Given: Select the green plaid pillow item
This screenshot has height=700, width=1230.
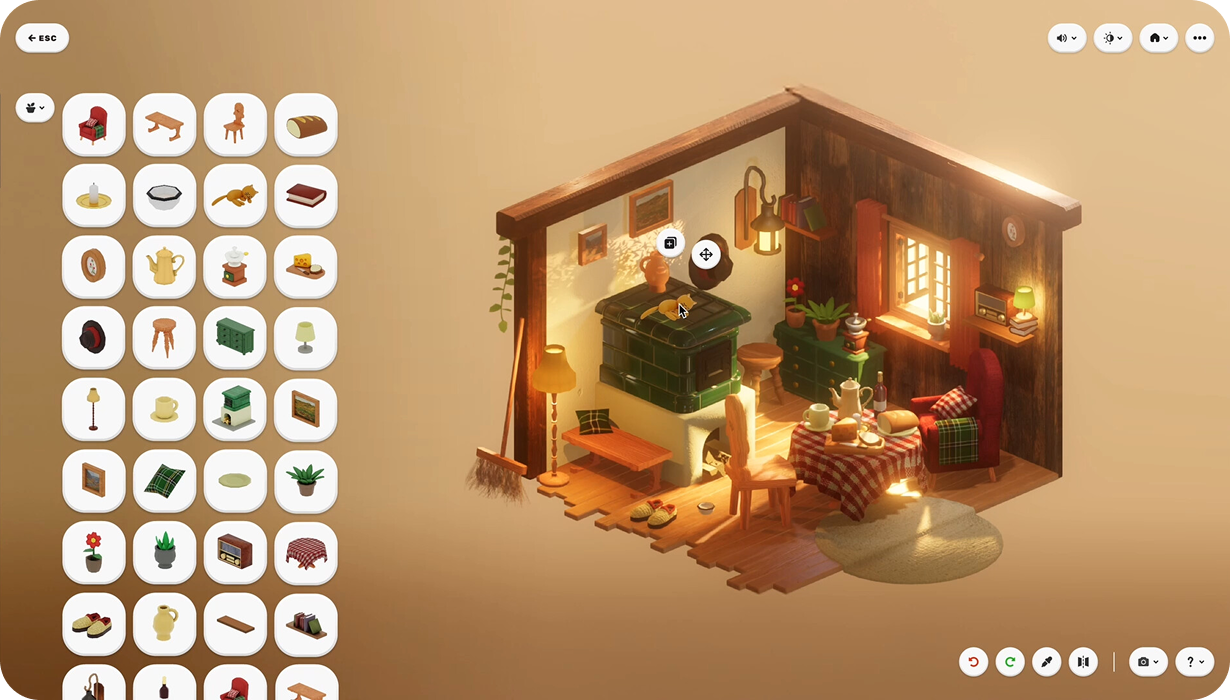Looking at the screenshot, I should click(164, 481).
